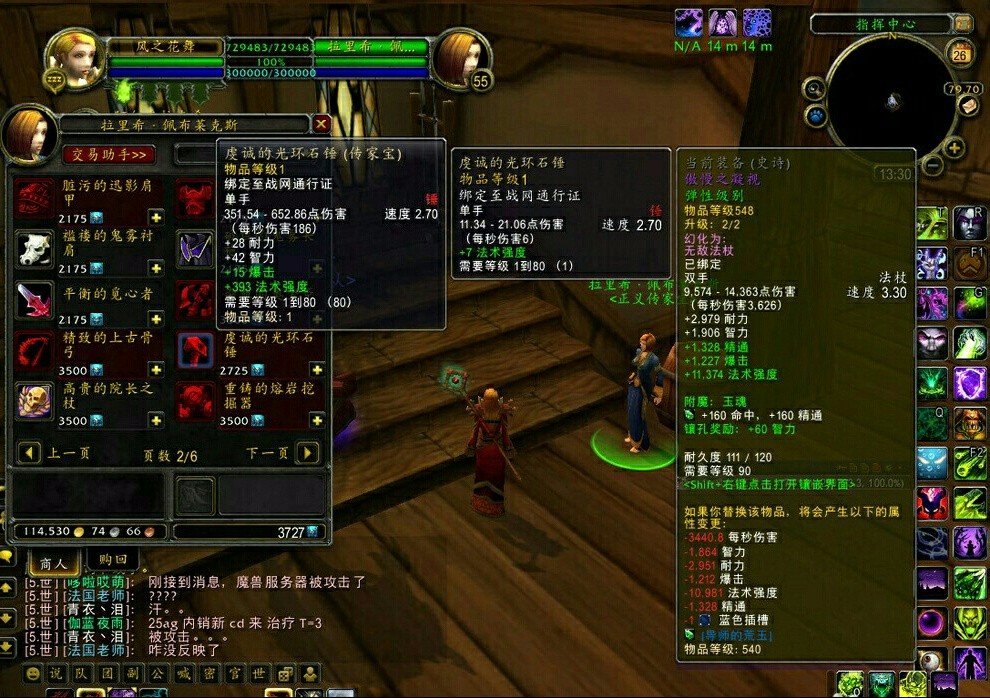Select the 说 say chat channel button
Viewport: 990px width, 698px height.
[x=57, y=673]
